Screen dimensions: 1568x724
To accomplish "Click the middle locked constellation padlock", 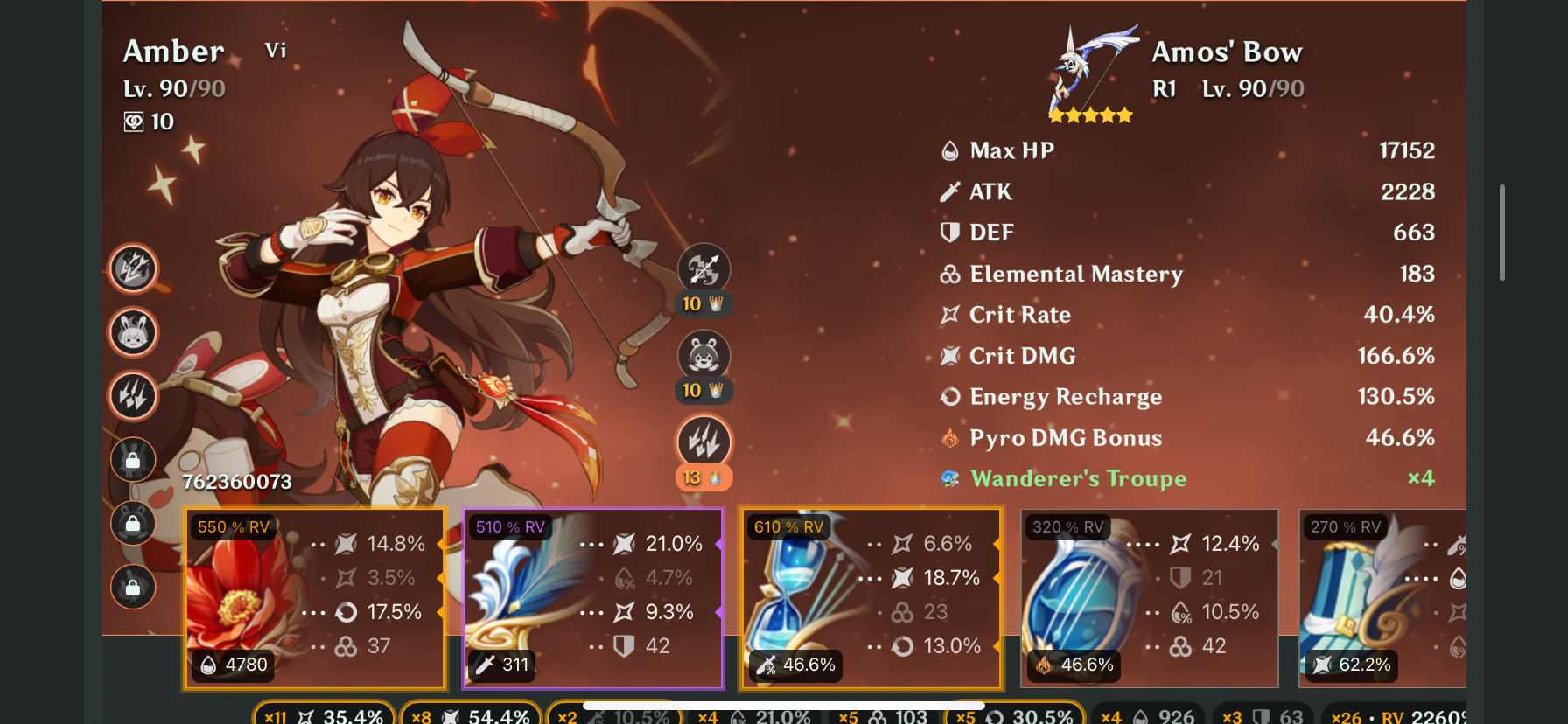I will point(132,523).
